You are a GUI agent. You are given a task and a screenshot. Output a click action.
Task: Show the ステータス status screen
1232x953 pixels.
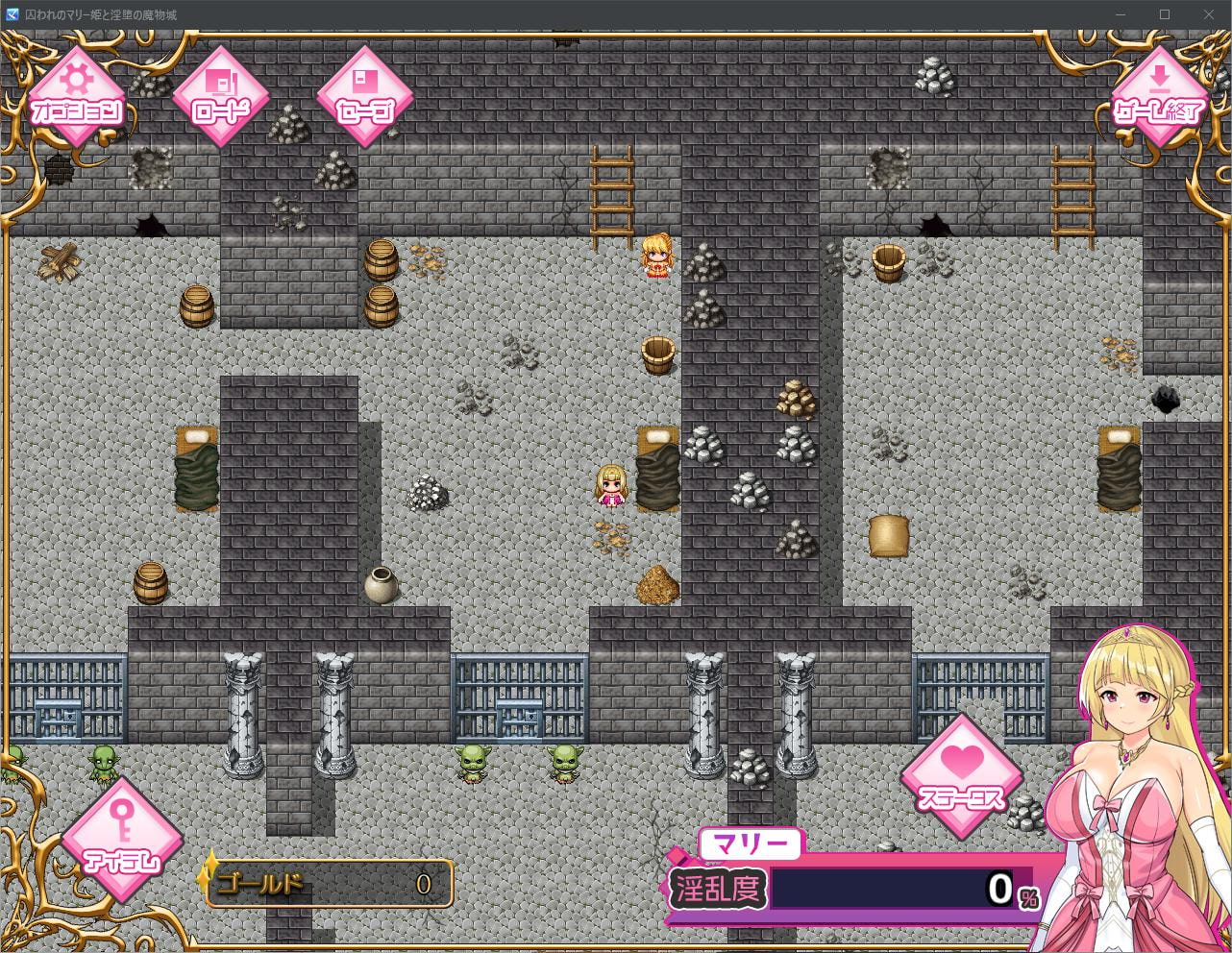pyautogui.click(x=962, y=776)
